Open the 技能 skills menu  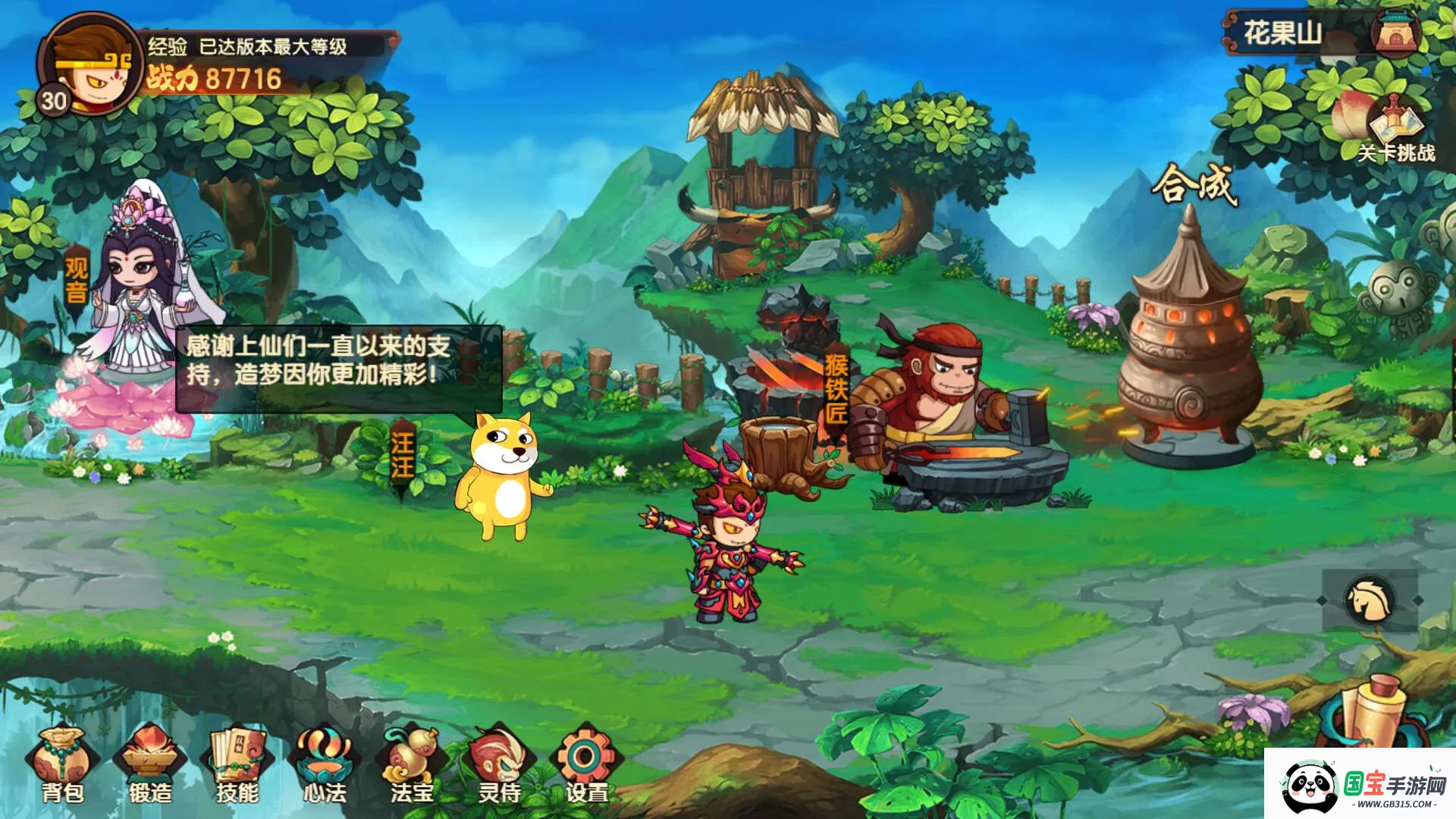click(238, 764)
